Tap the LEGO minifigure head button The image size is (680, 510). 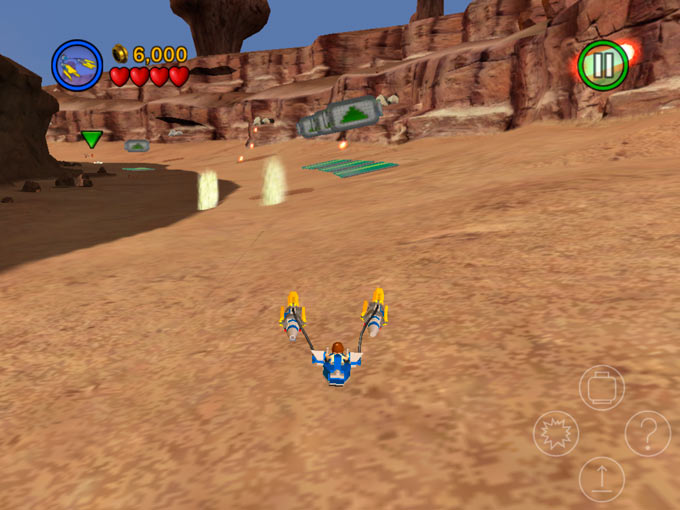pyautogui.click(x=602, y=387)
